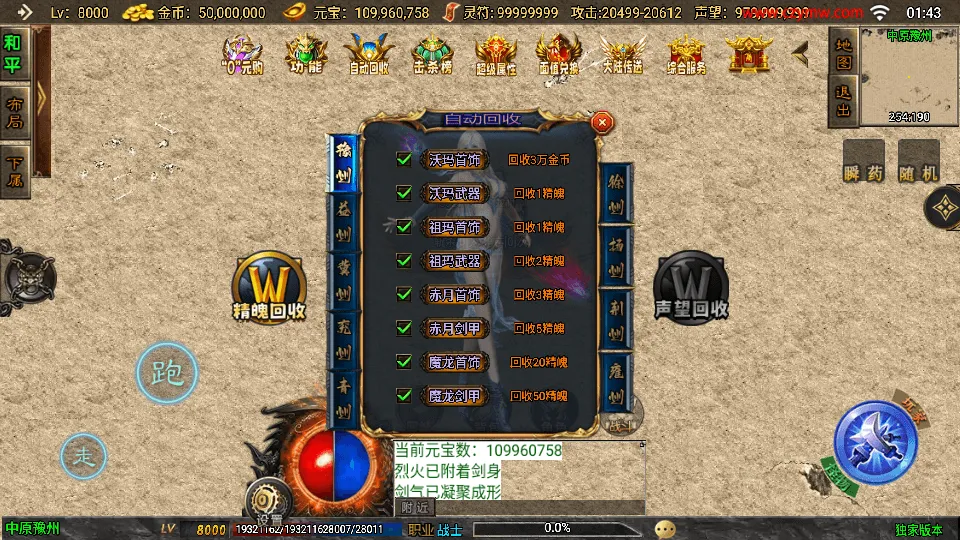The width and height of the screenshot is (960, 540).
Task: Click the 祖玛武器 item button
Action: coord(455,261)
